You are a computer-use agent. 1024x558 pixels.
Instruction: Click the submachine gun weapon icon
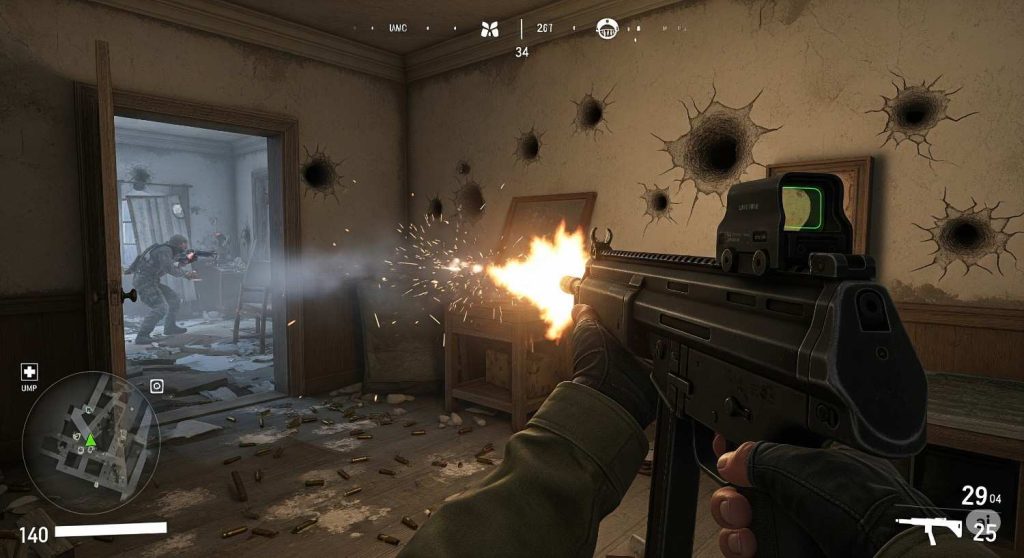pos(927,527)
